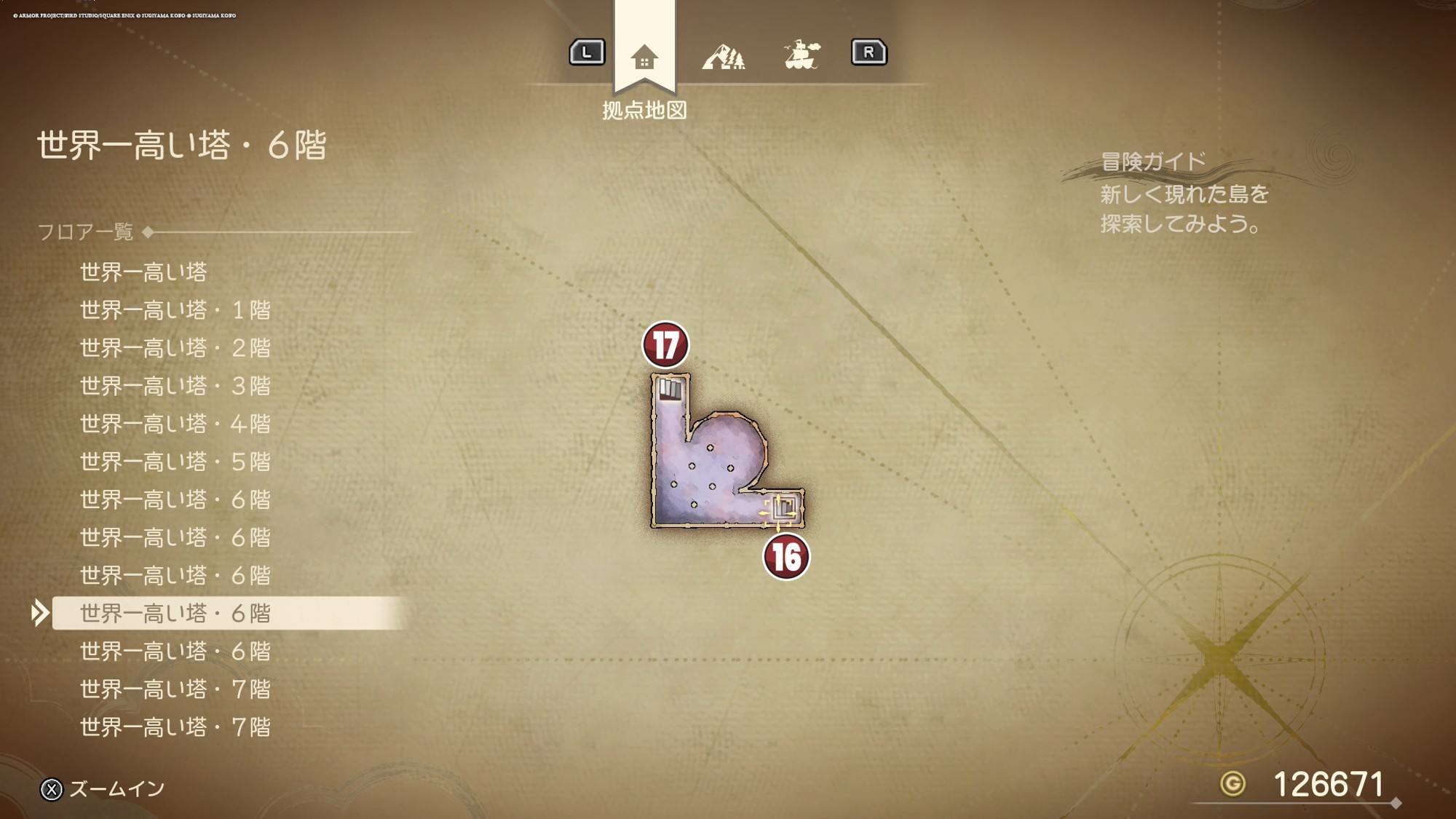Switch to the mountain and trees map tab
This screenshot has width=1456, height=819.
tap(723, 56)
